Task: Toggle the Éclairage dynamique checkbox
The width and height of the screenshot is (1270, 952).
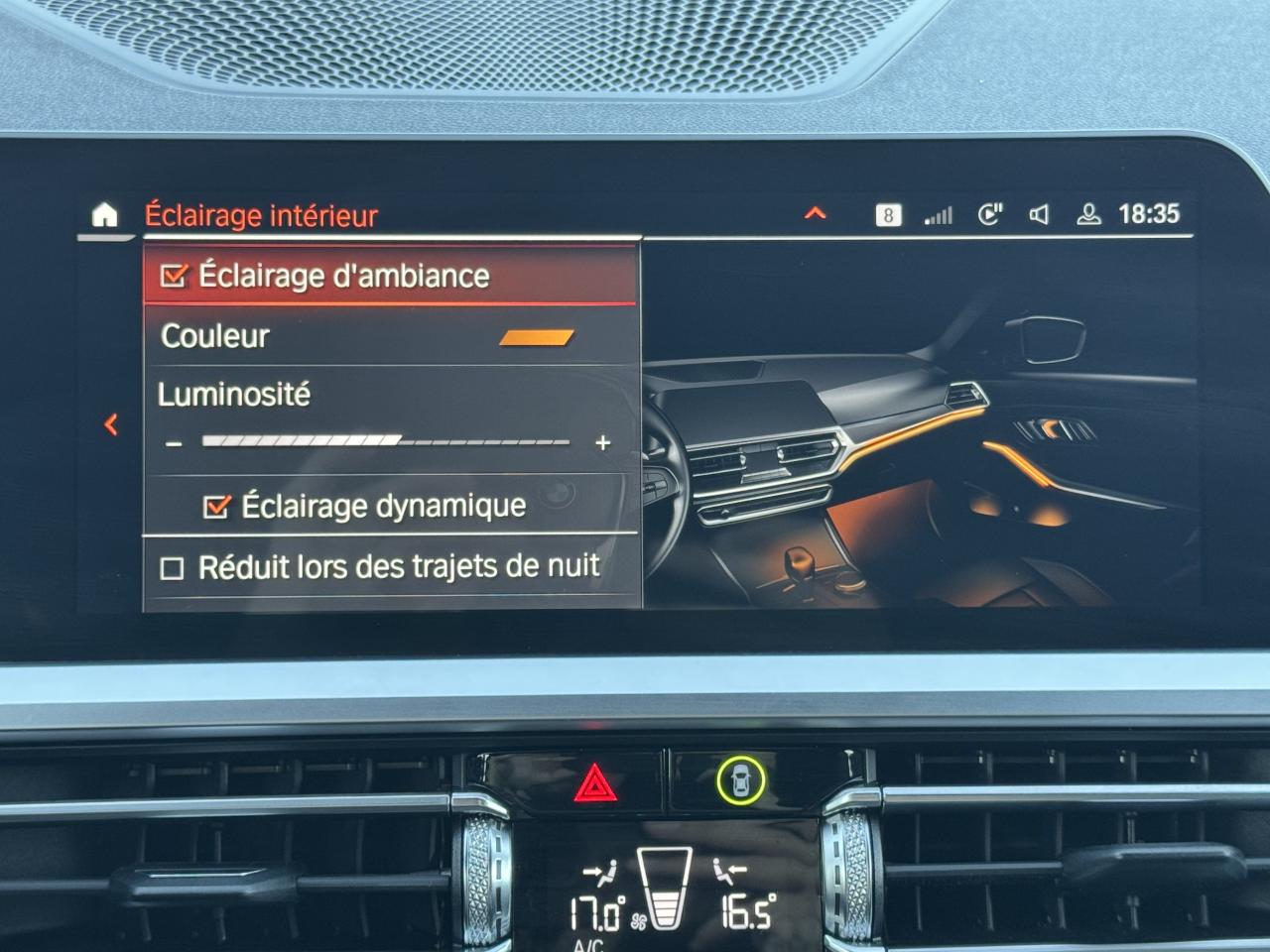Action: pyautogui.click(x=216, y=507)
